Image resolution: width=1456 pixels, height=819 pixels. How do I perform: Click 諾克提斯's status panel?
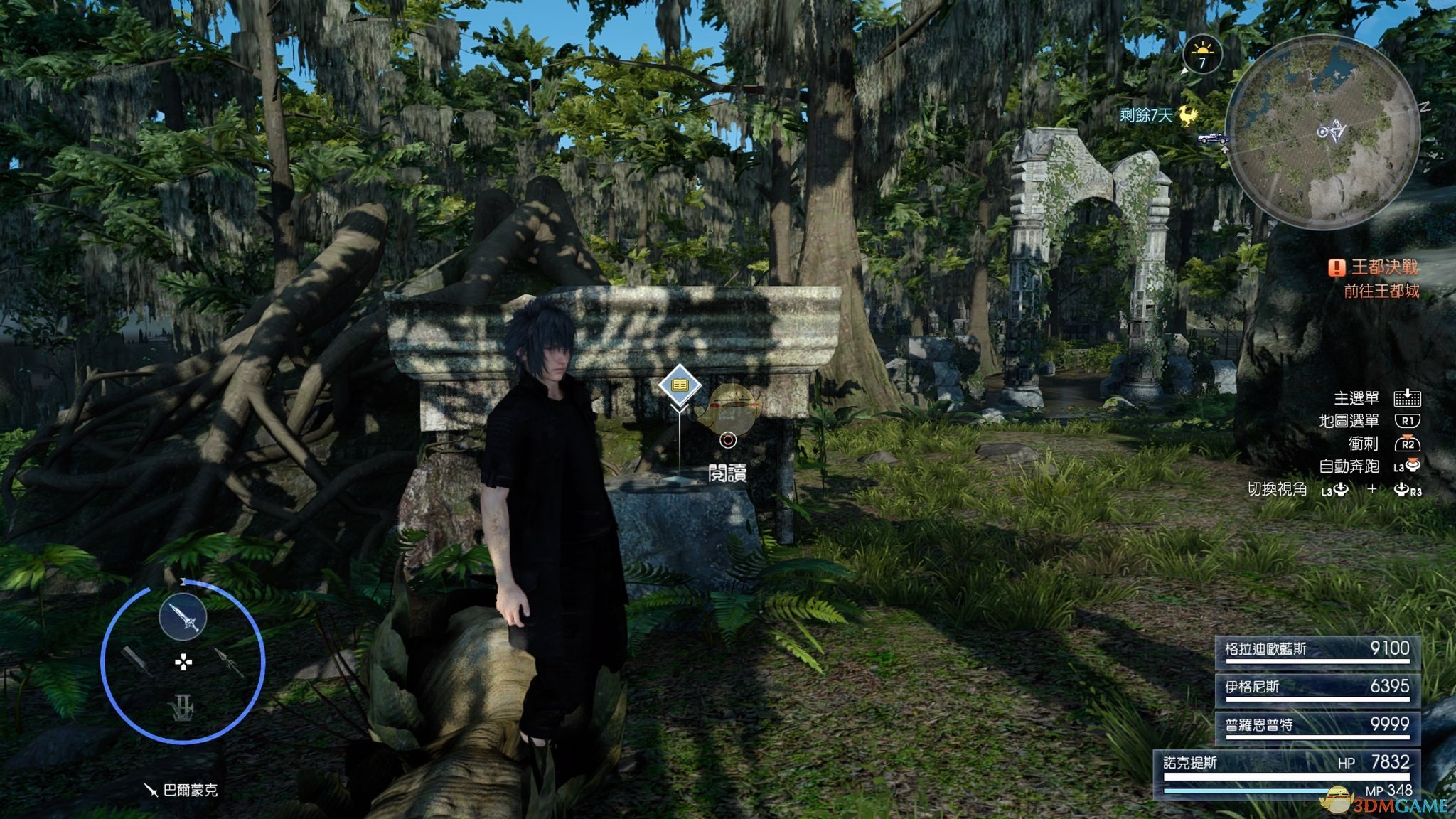pyautogui.click(x=1287, y=773)
